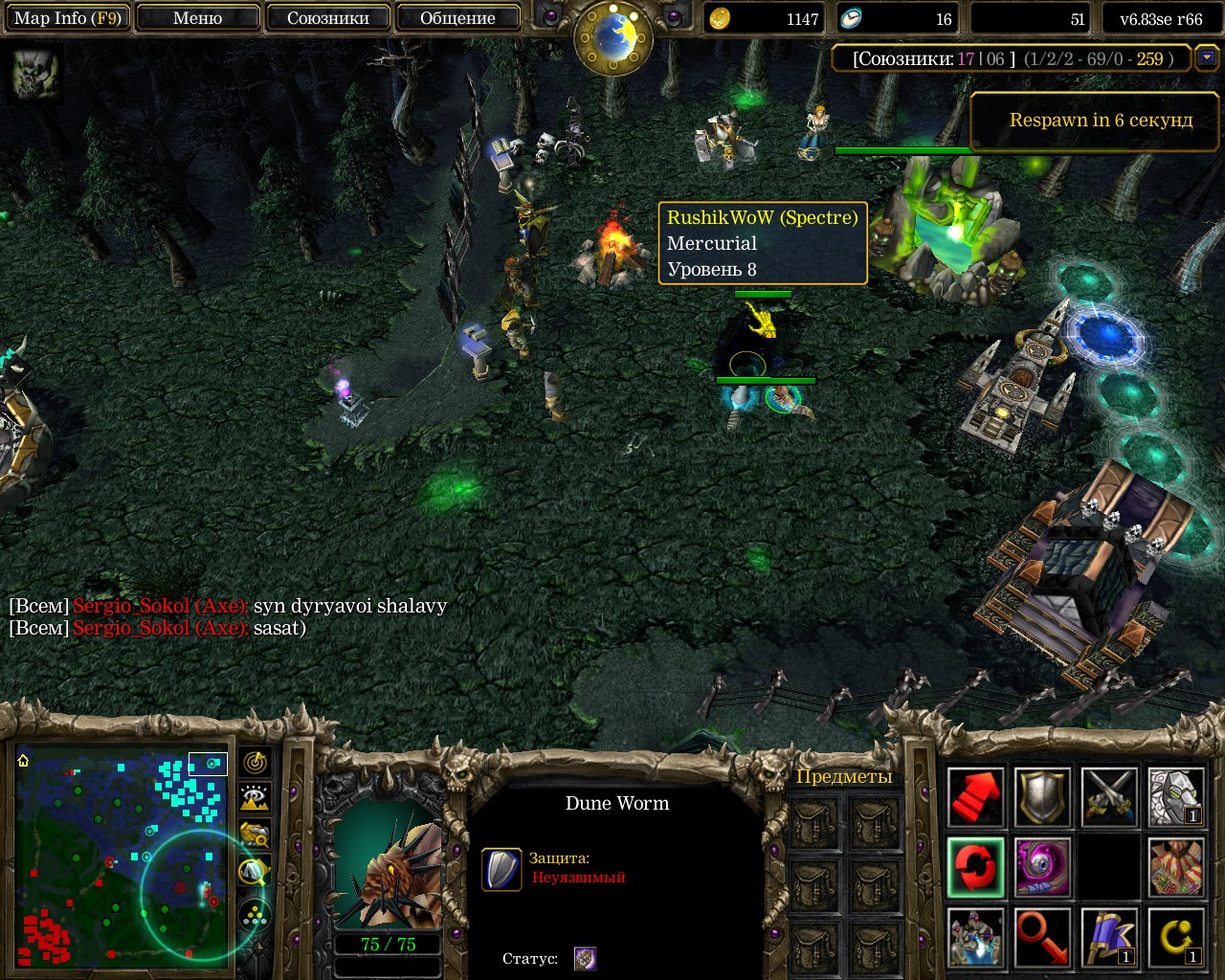Toggle minimap terrain display (eye icon)

[255, 798]
